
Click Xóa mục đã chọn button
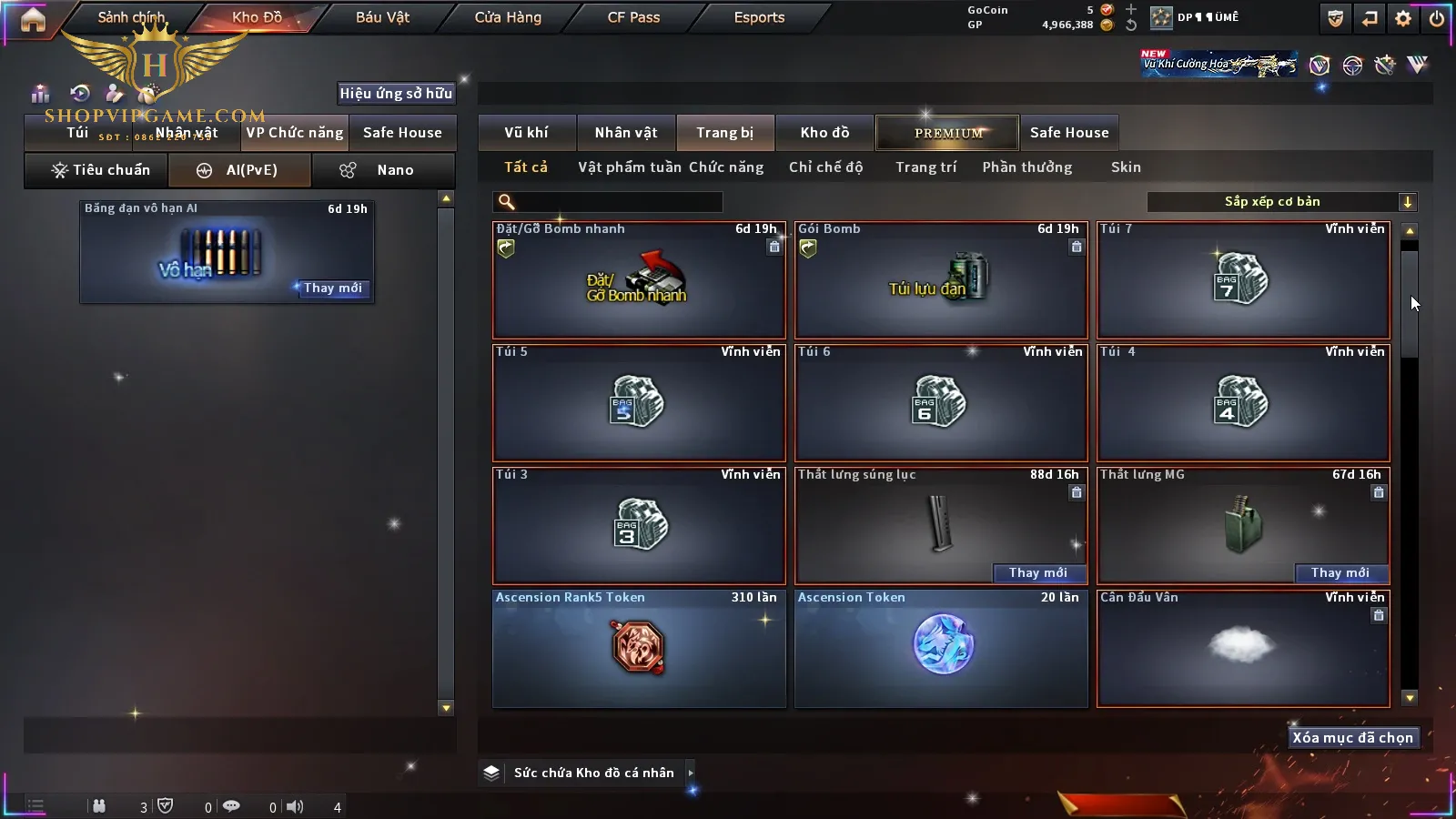[x=1352, y=738]
